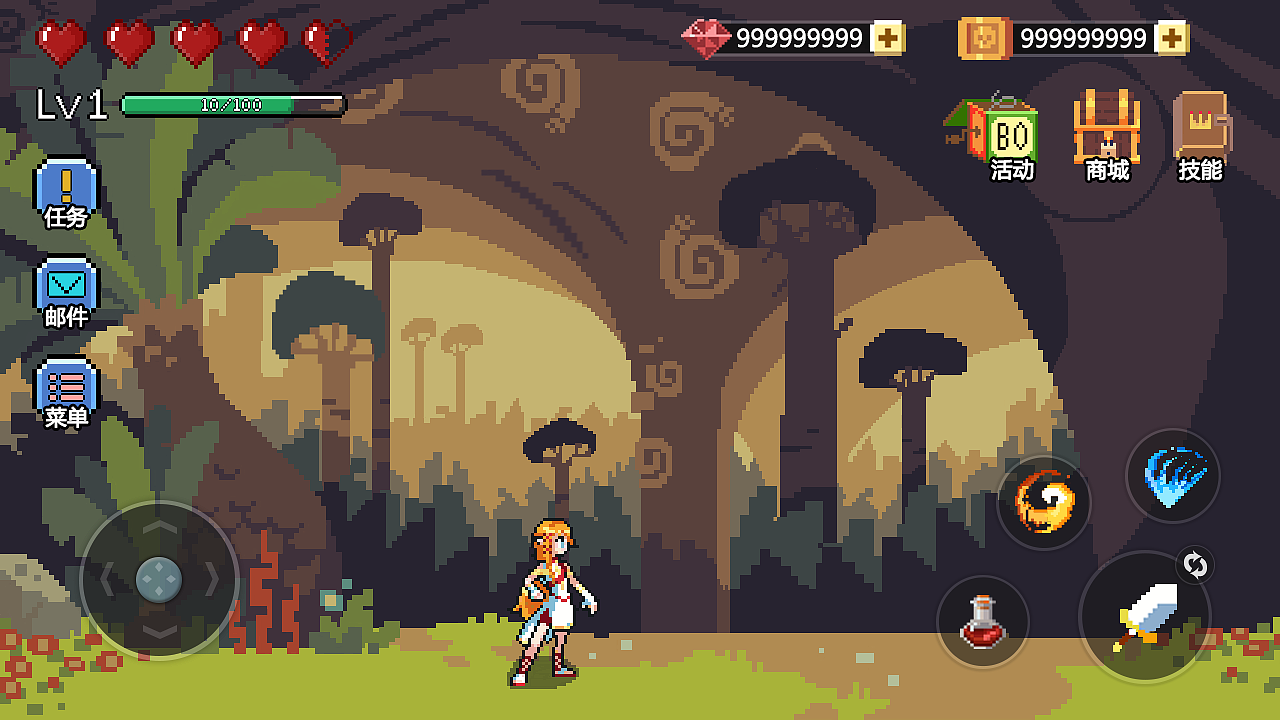This screenshot has height=720, width=1280.
Task: Tap the weapon swap arrows icon
Action: tap(1195, 566)
